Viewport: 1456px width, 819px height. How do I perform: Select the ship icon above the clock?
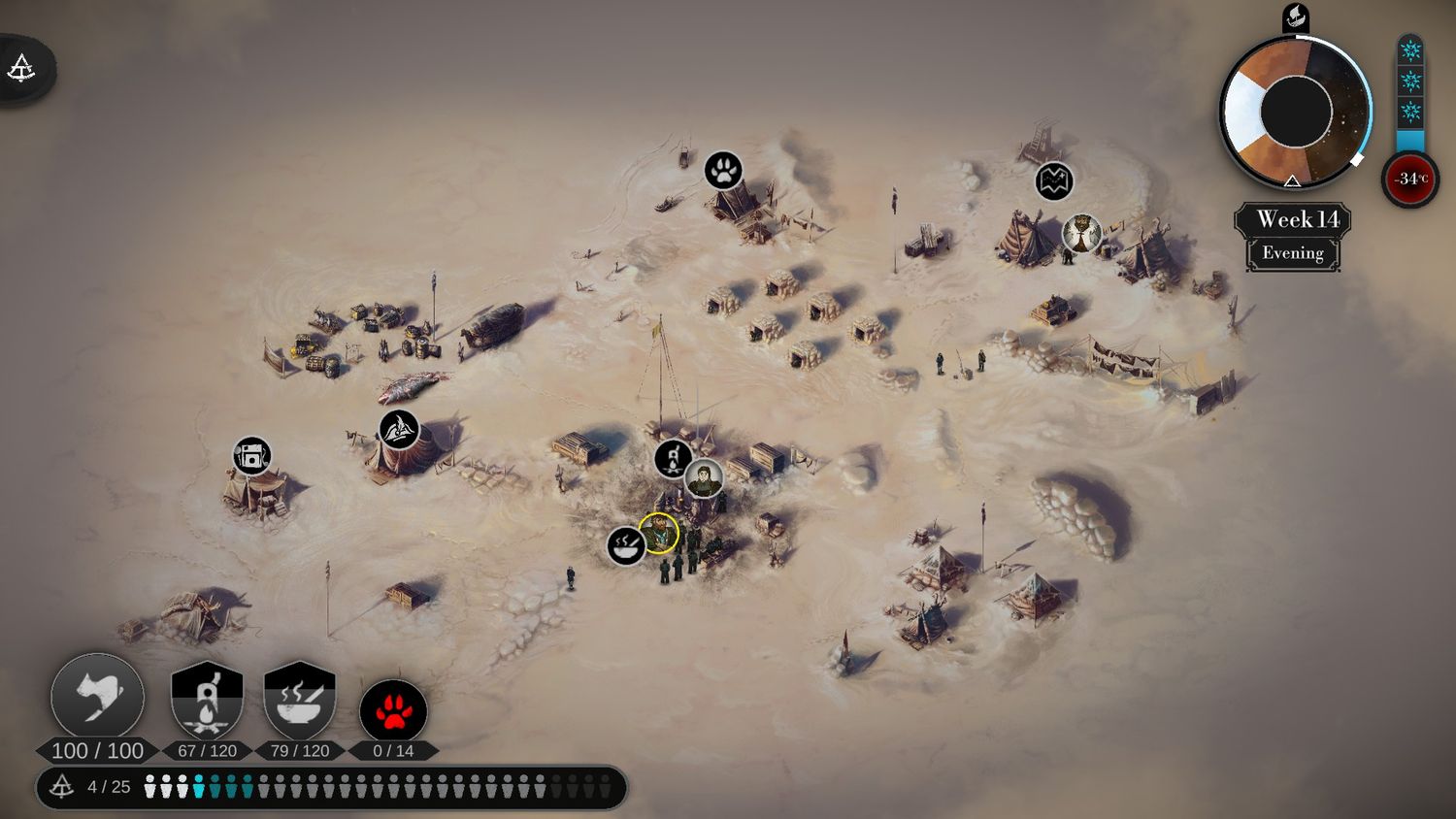(1296, 16)
